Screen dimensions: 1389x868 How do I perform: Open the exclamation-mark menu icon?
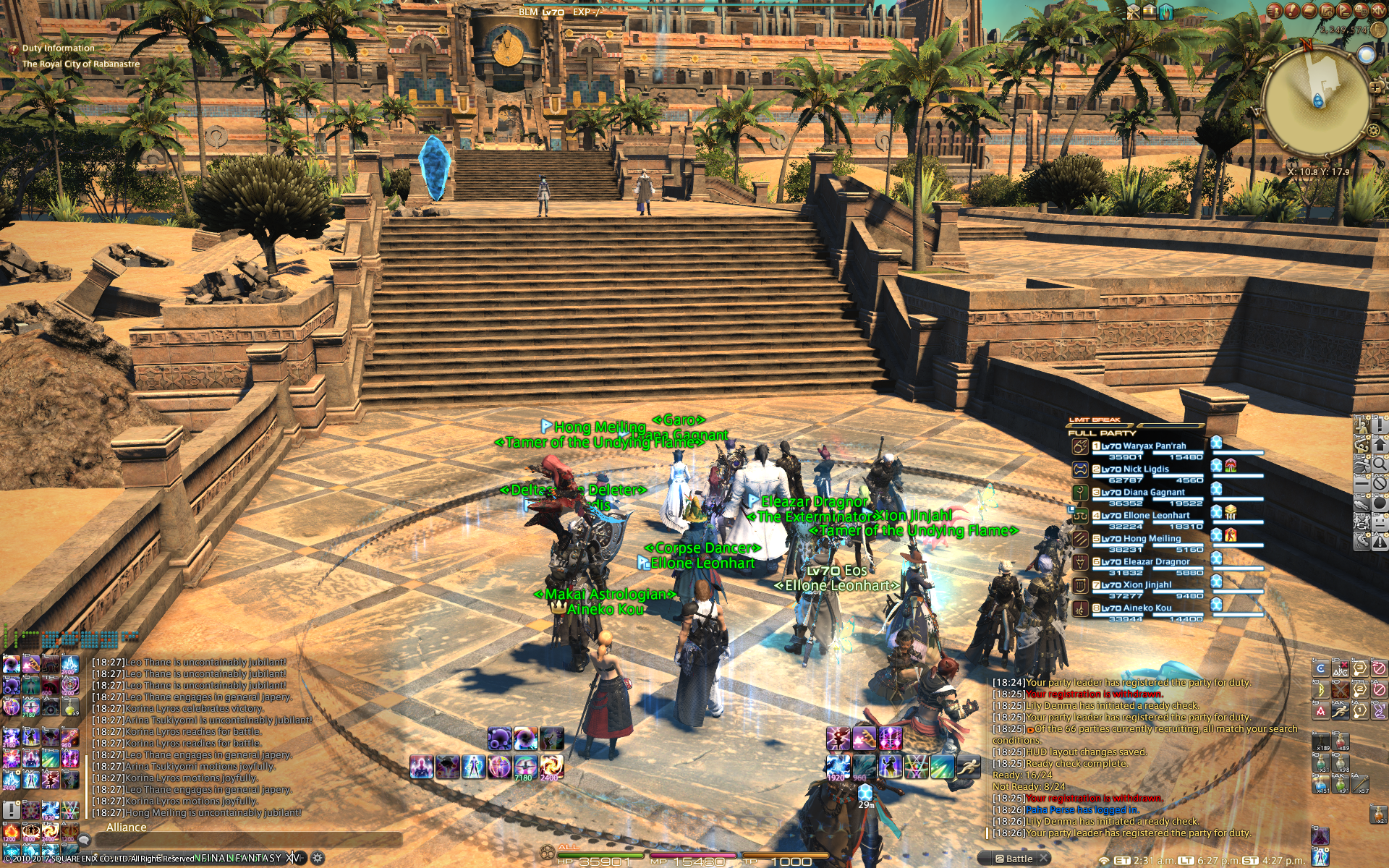coord(1380,425)
